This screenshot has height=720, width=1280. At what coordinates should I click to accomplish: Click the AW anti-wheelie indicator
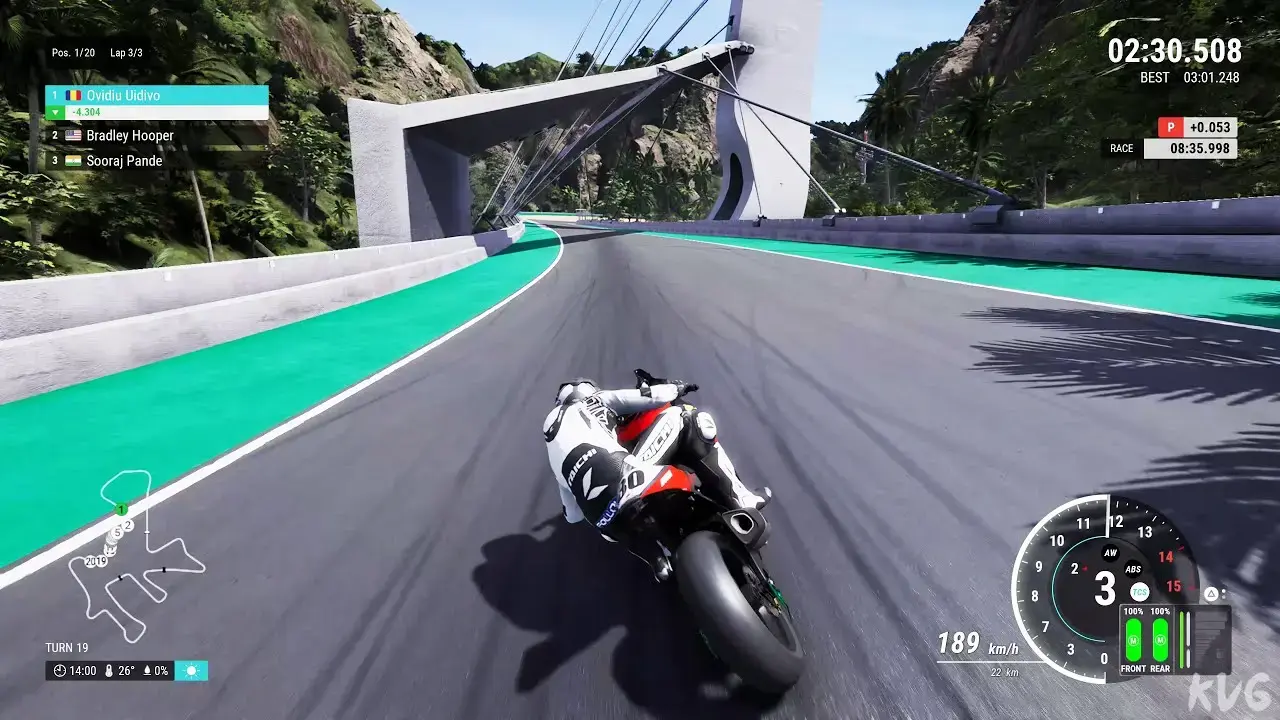click(x=1109, y=552)
